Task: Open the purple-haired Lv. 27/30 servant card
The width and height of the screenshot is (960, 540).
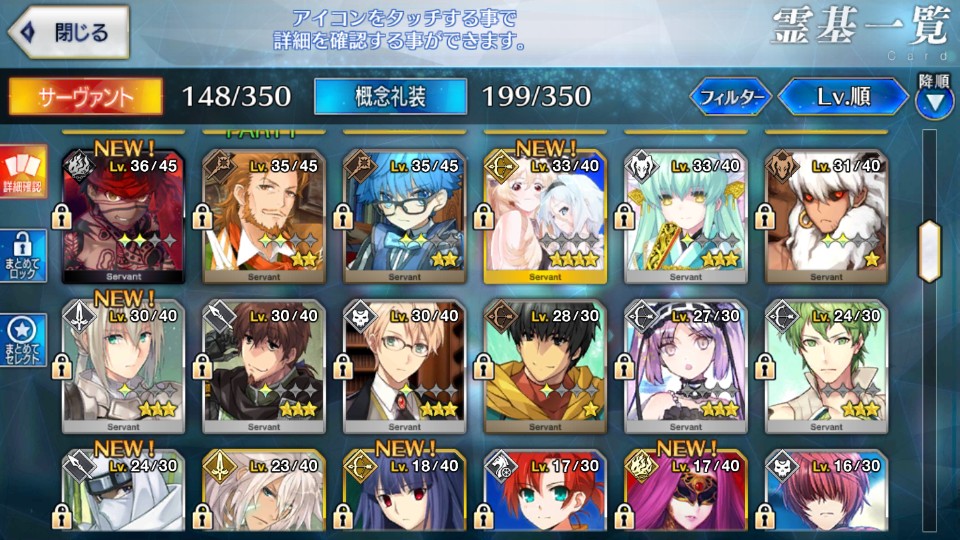Action: (685, 366)
